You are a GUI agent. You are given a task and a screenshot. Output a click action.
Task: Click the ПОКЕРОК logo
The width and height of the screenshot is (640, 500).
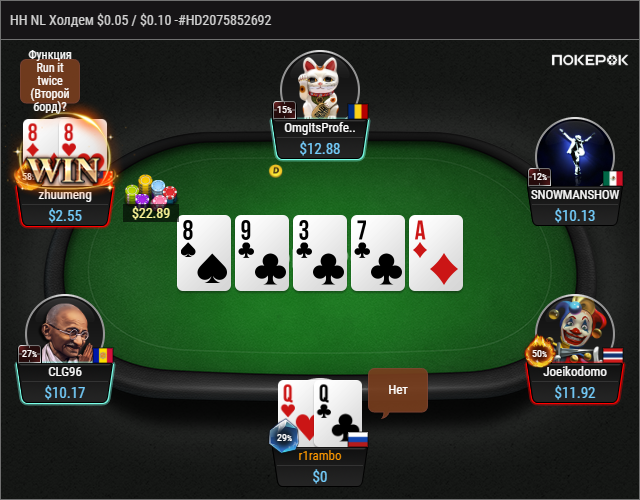click(590, 60)
